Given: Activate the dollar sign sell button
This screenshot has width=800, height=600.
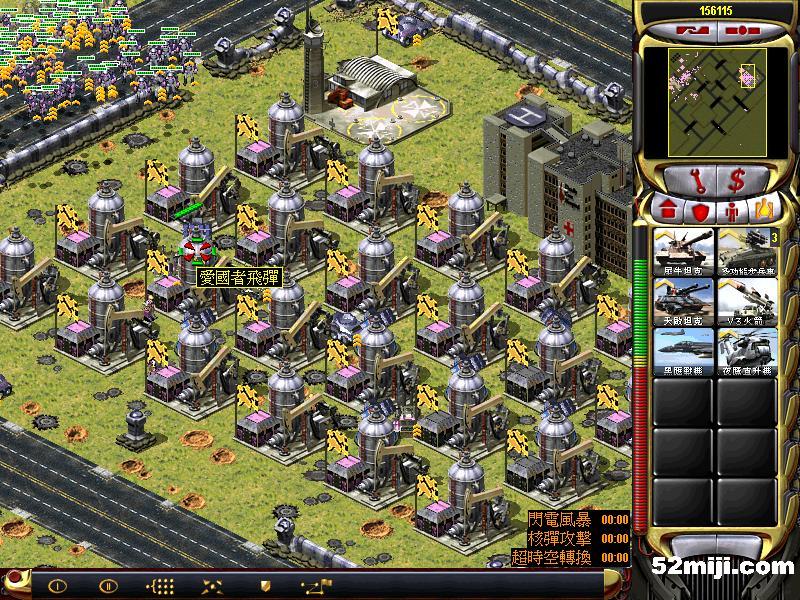Looking at the screenshot, I should coord(737,180).
